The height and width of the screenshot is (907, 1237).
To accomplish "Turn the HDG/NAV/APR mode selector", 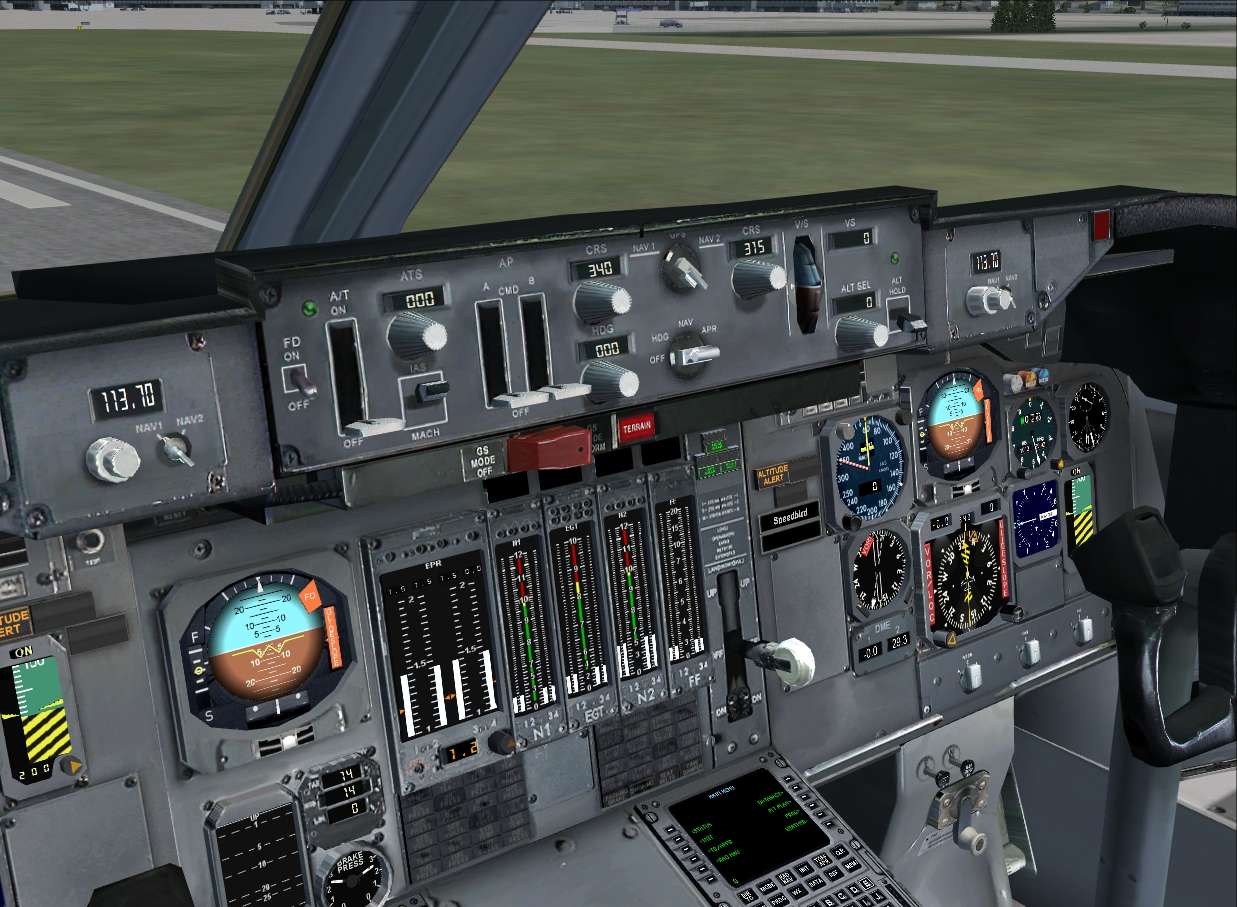I will tap(691, 355).
